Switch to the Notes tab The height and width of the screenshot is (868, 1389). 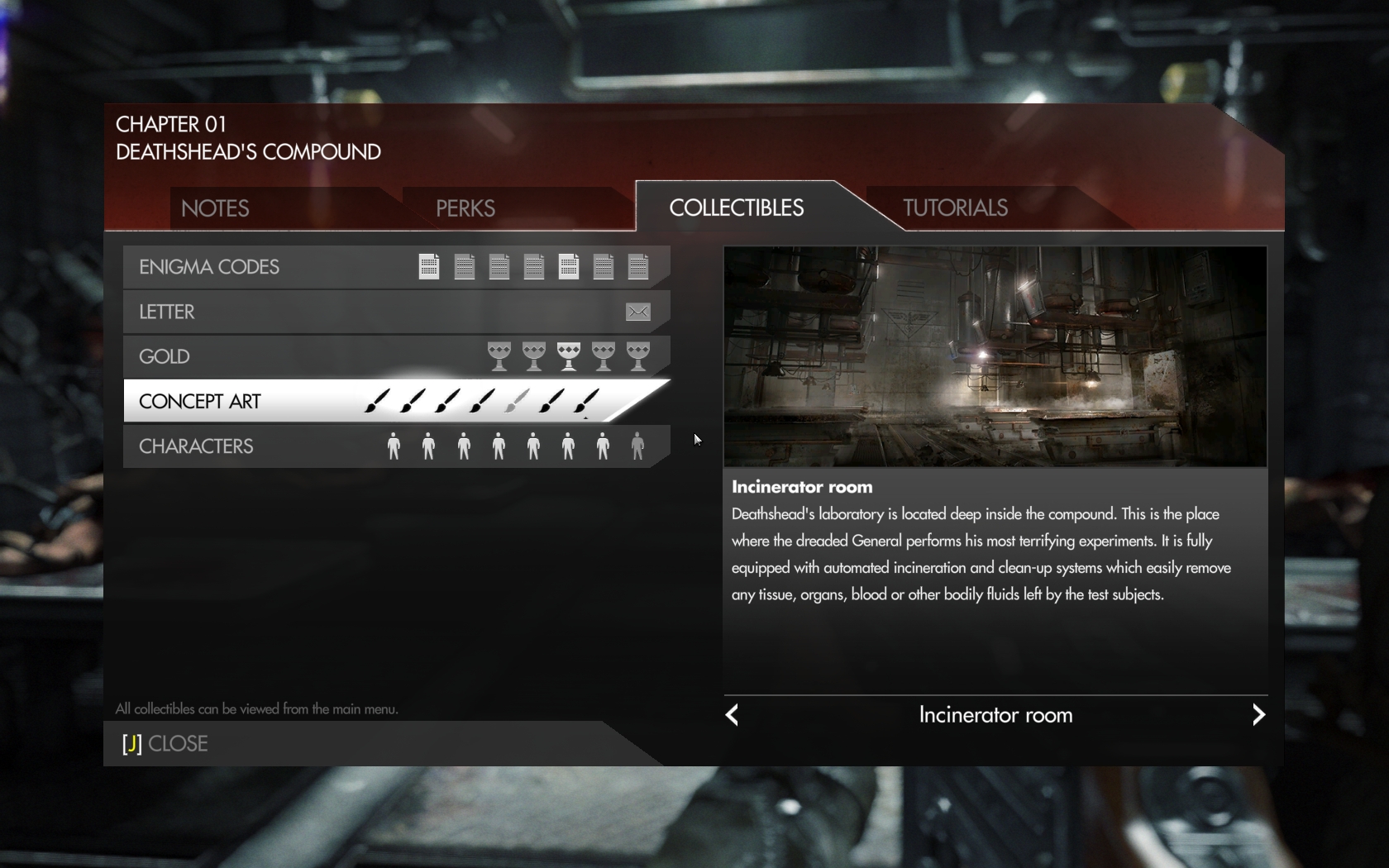click(x=215, y=208)
